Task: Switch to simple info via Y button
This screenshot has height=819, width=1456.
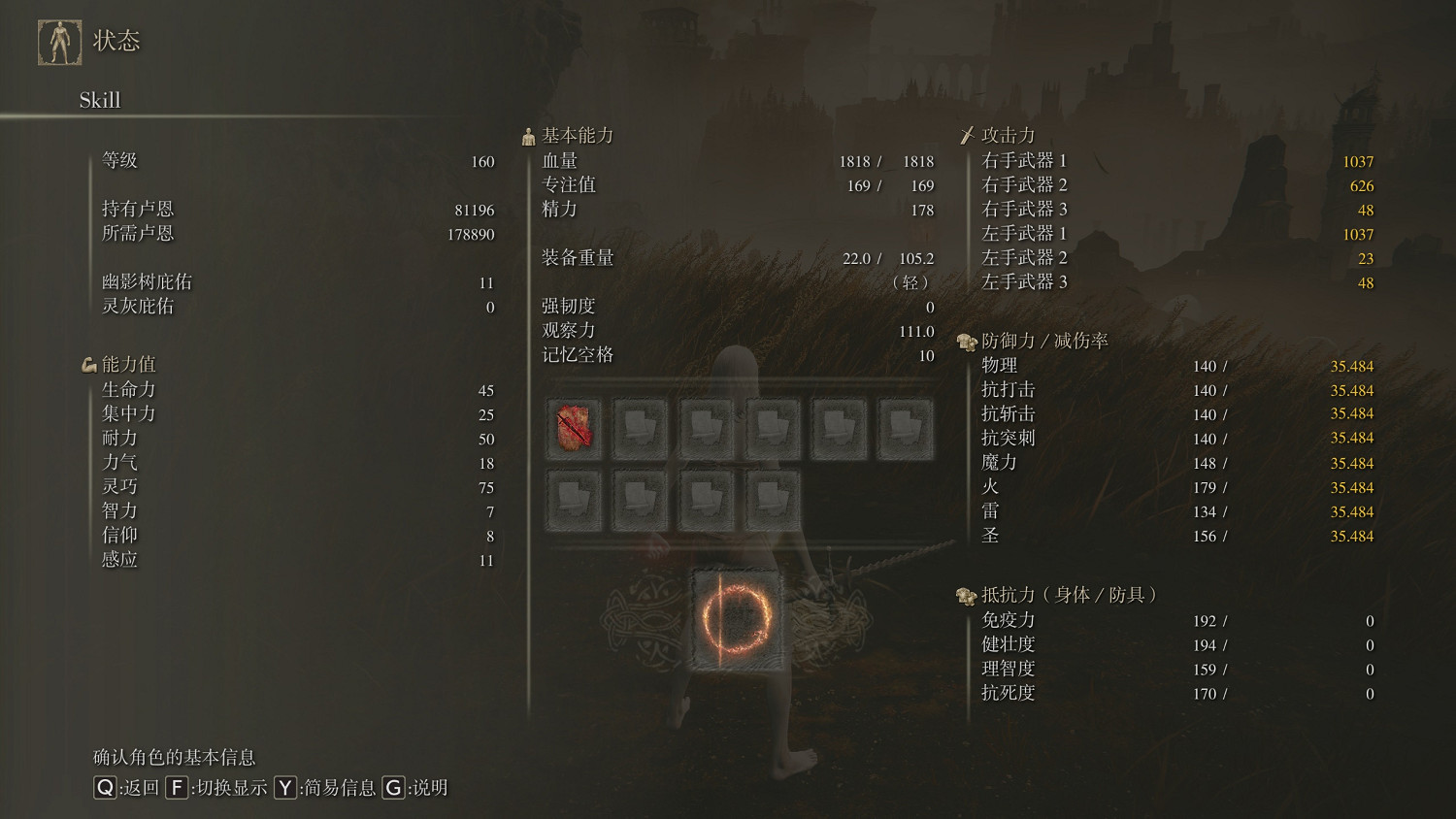Action: coord(284,789)
